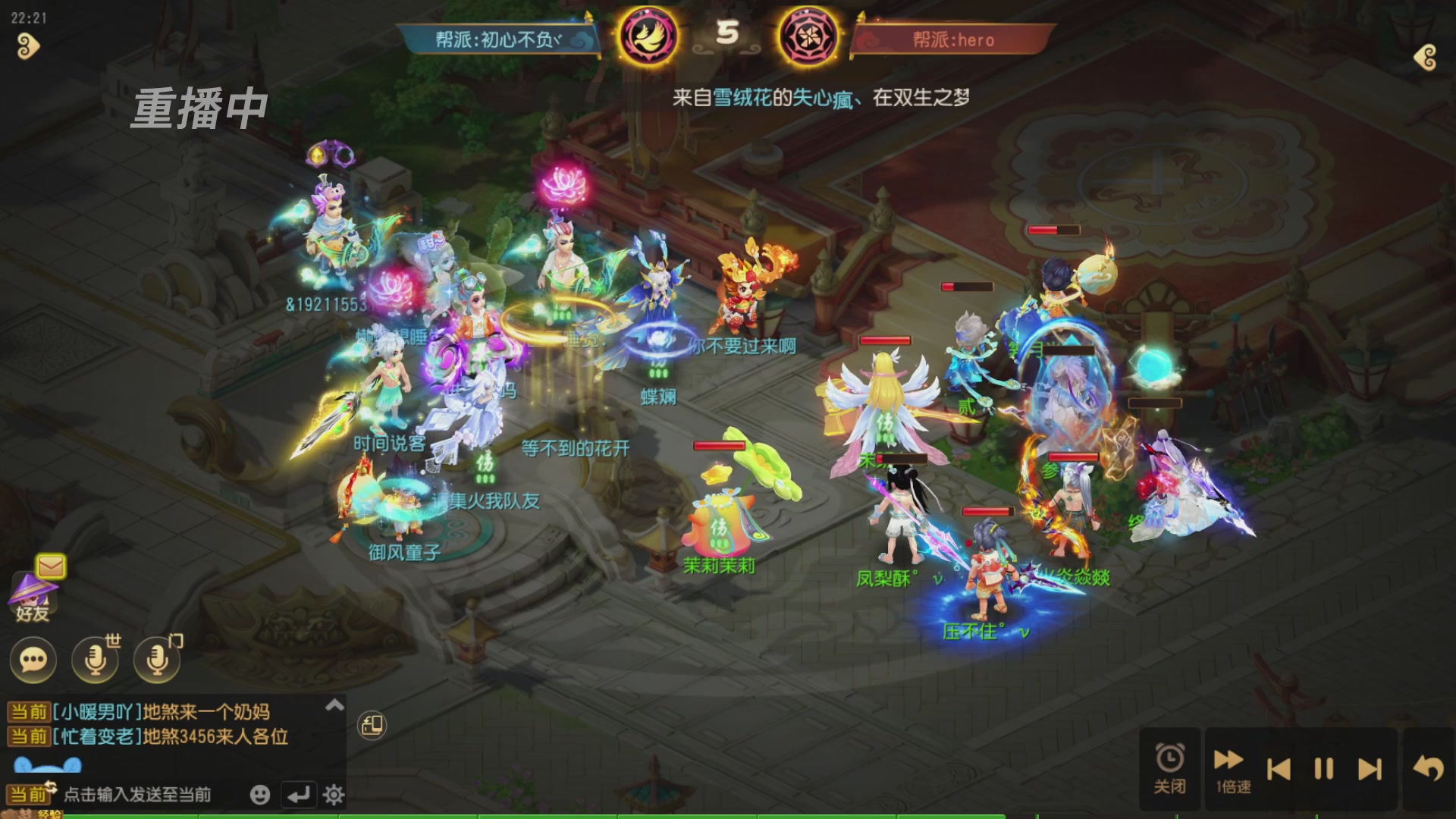
Task: Select the 世 world voice microphone icon
Action: (94, 661)
